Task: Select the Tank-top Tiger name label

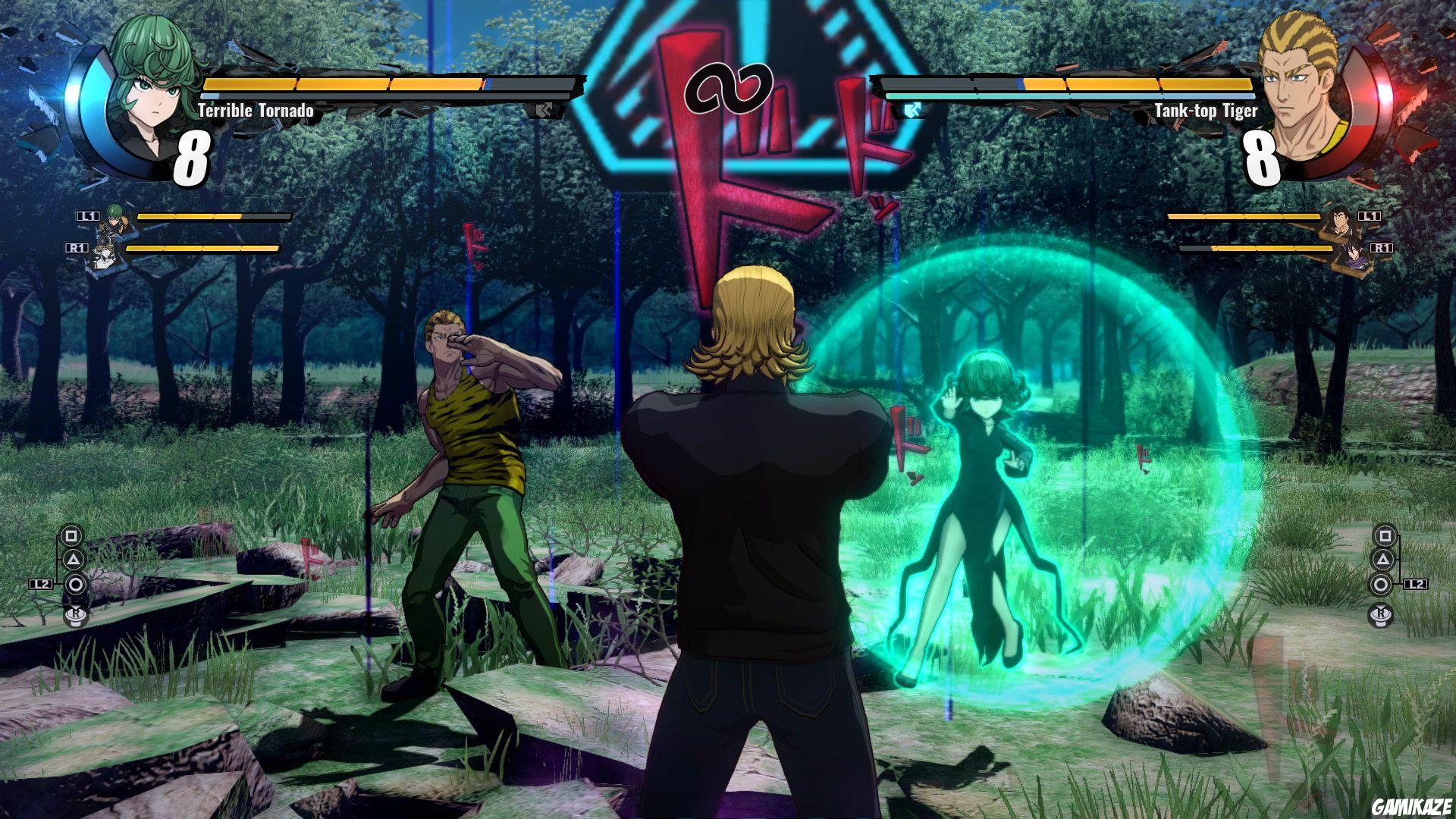Action: click(1200, 109)
